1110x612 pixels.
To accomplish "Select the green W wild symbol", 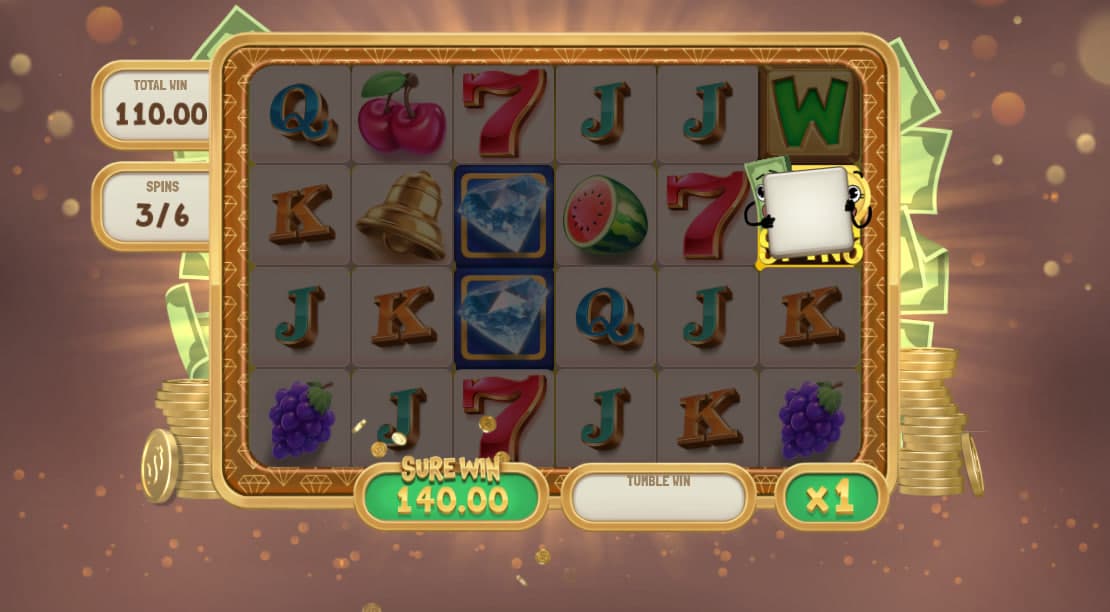I will 810,111.
